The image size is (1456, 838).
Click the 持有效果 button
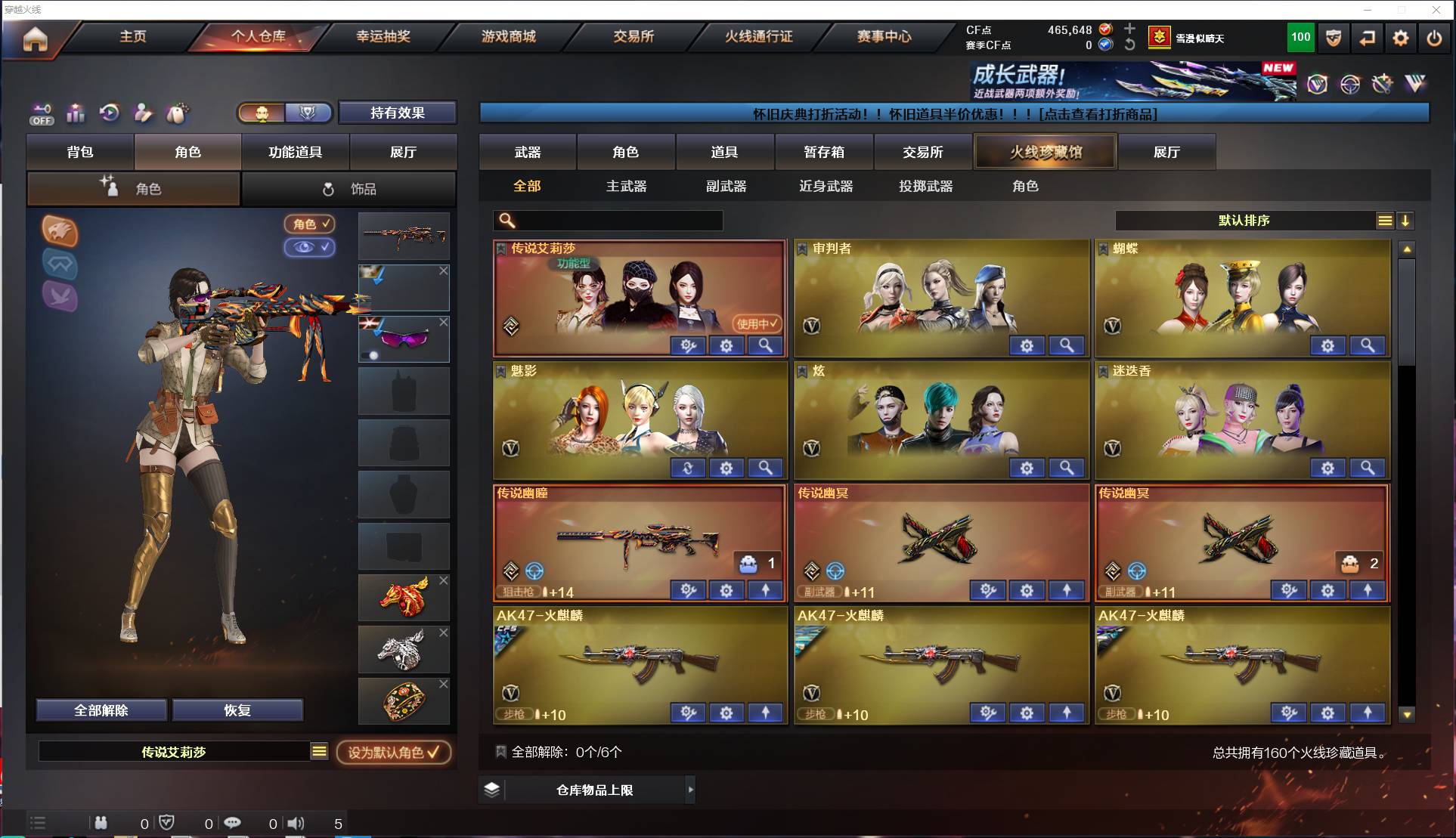pos(398,112)
